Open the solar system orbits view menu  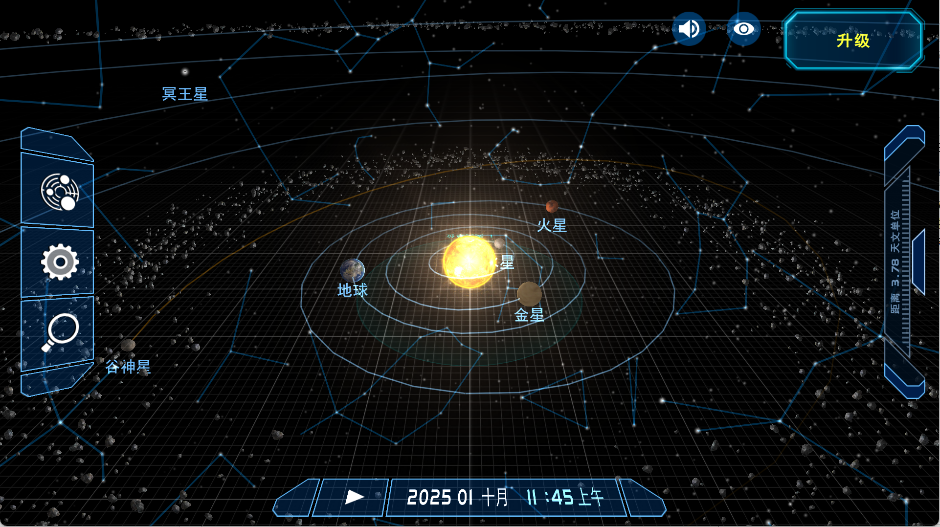tap(58, 190)
